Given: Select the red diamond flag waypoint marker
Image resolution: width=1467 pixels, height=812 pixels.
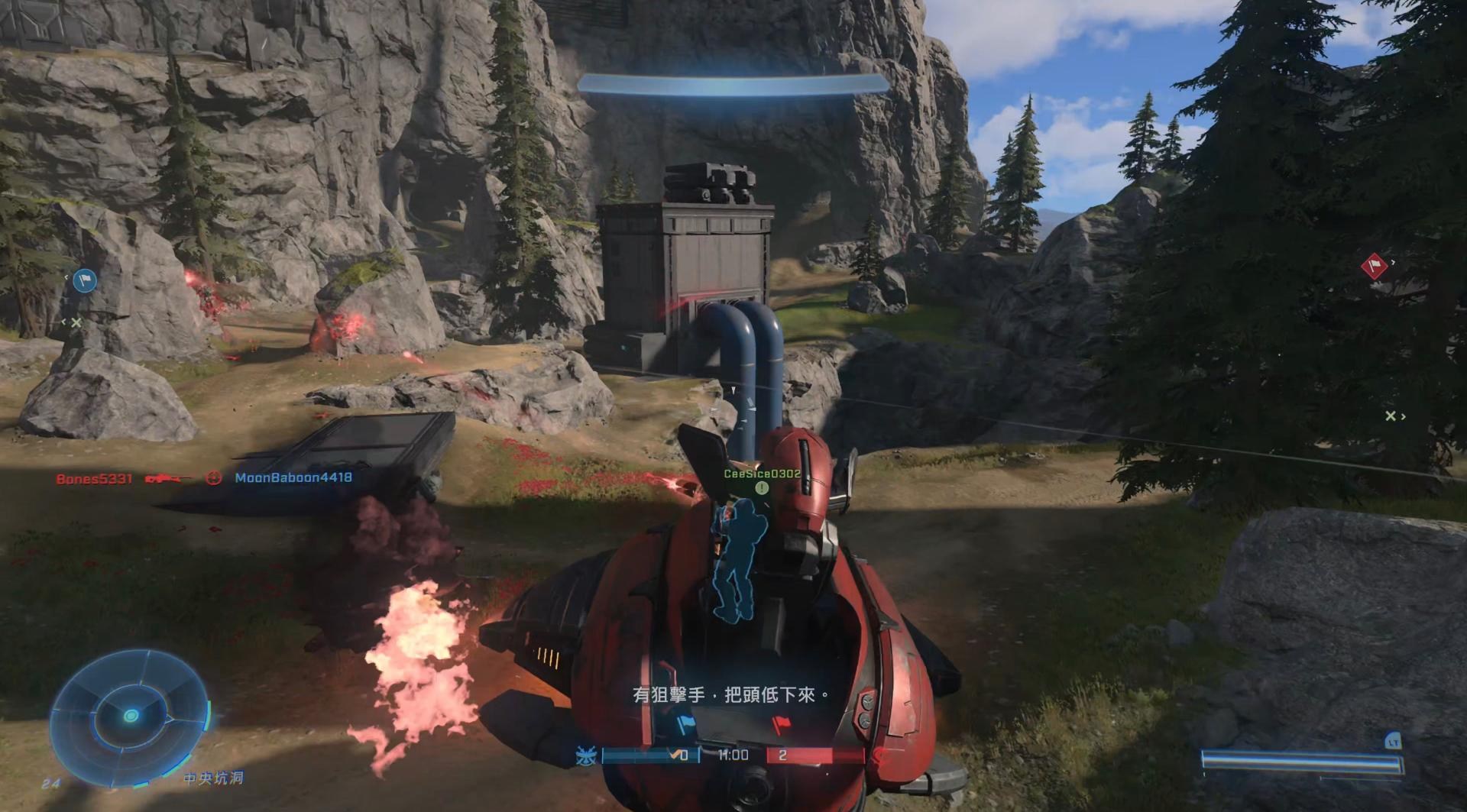Looking at the screenshot, I should pyautogui.click(x=1374, y=267).
